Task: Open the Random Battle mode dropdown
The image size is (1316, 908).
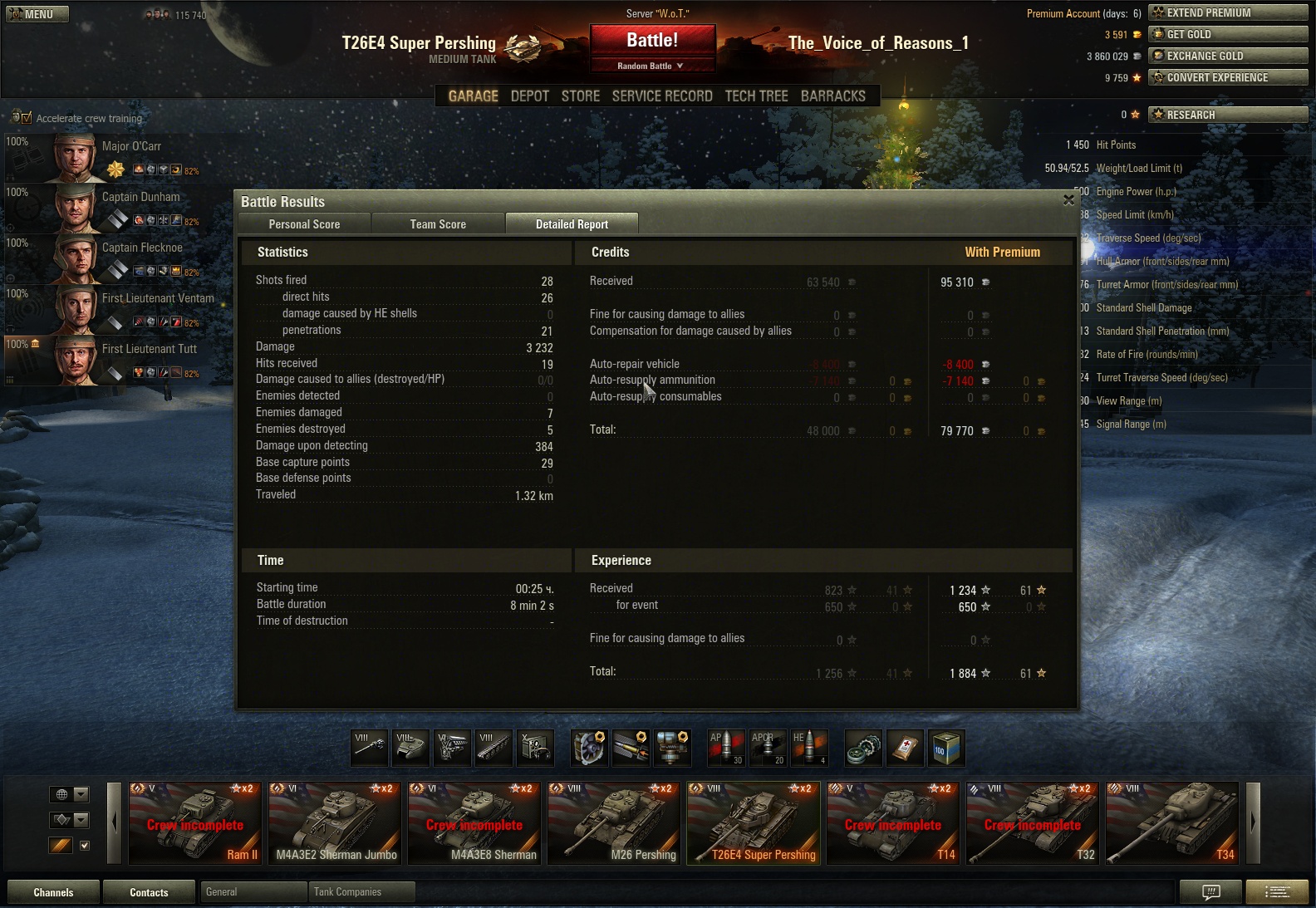Action: pos(652,66)
